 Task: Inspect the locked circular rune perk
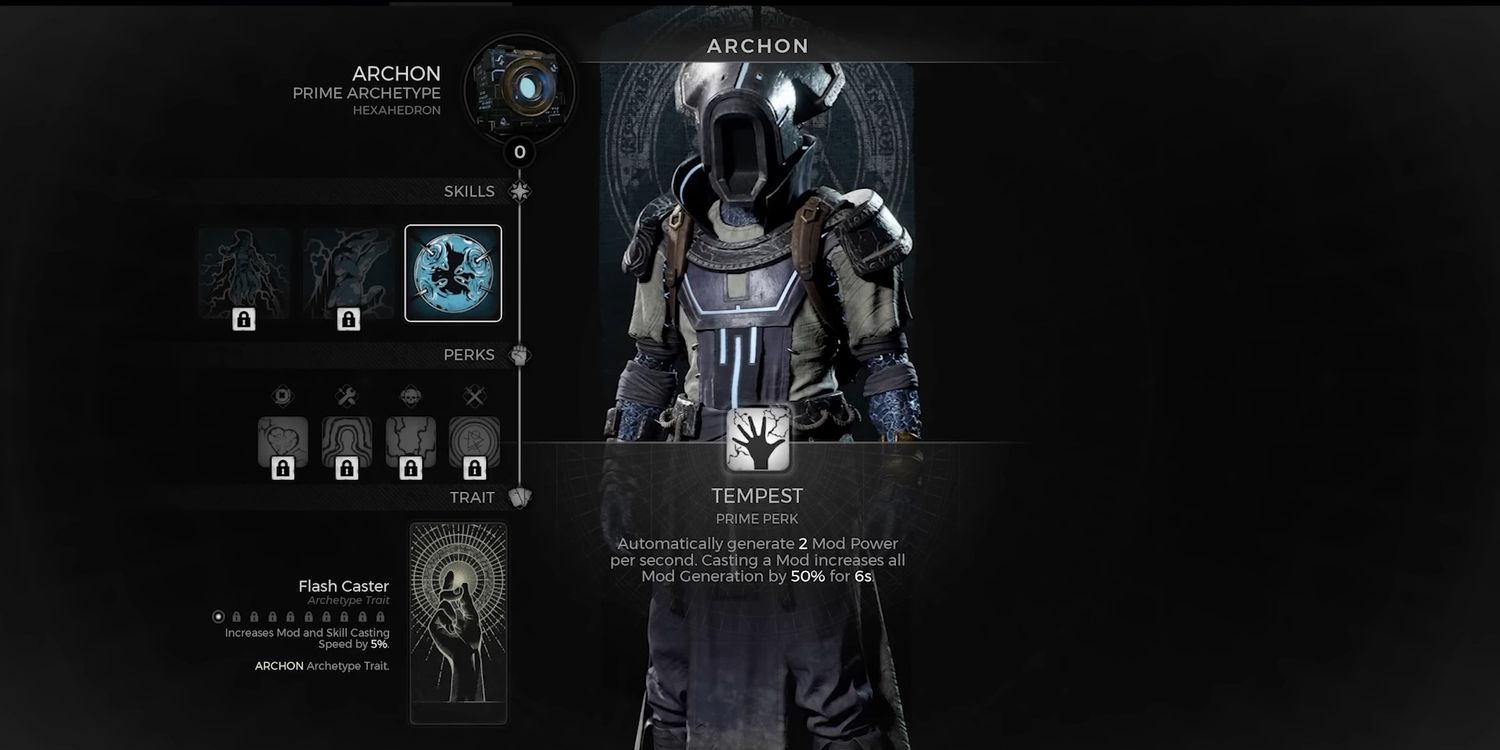point(474,443)
